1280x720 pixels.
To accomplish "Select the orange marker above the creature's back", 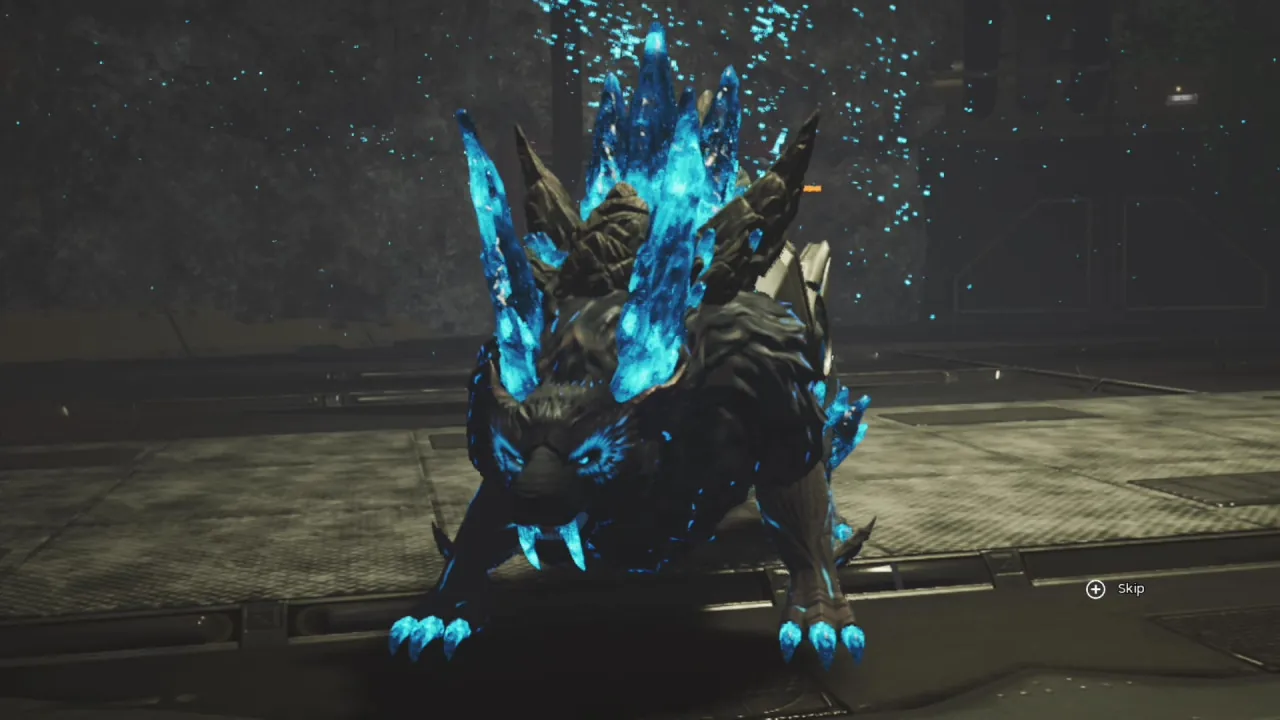I will coord(811,189).
